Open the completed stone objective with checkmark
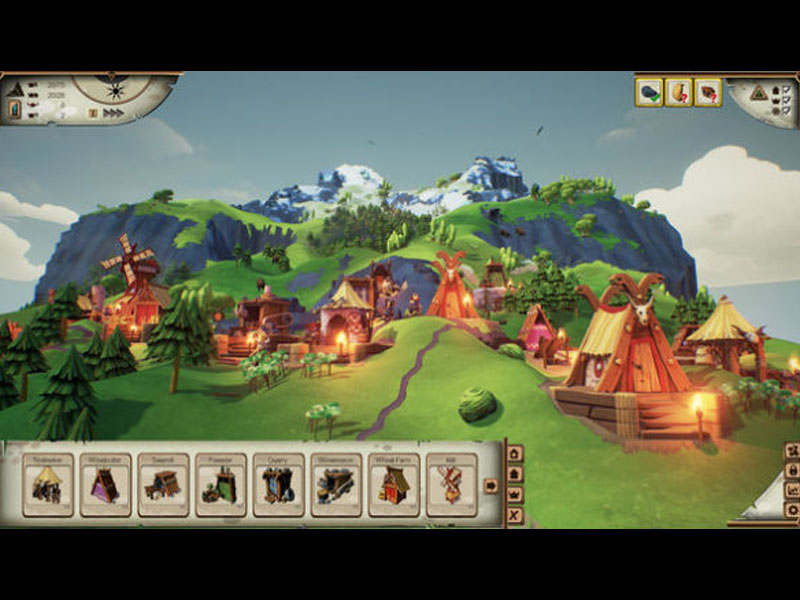Screen dimensions: 800x600 [650, 93]
